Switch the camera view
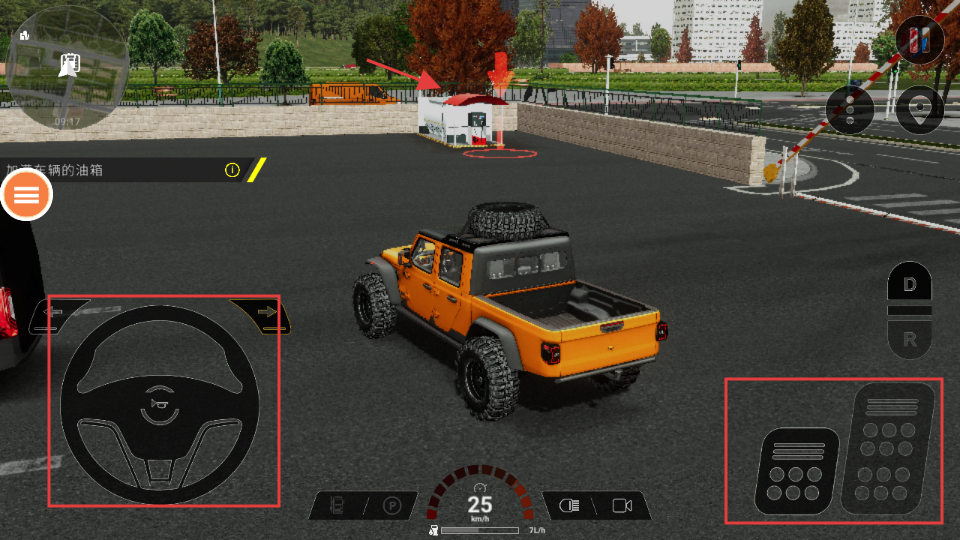The height and width of the screenshot is (540, 960). pos(621,506)
